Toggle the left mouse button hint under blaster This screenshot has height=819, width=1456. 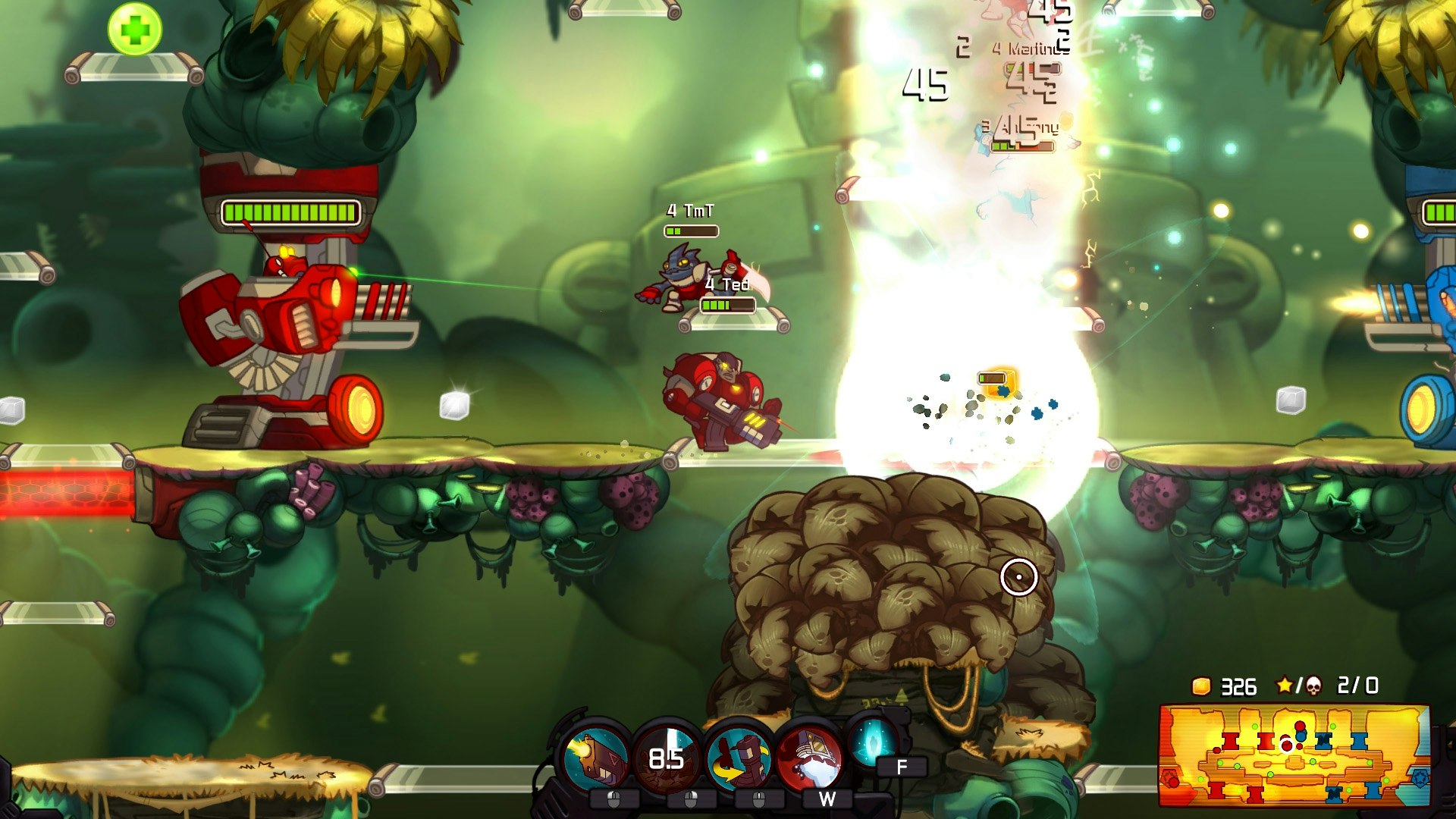(613, 799)
